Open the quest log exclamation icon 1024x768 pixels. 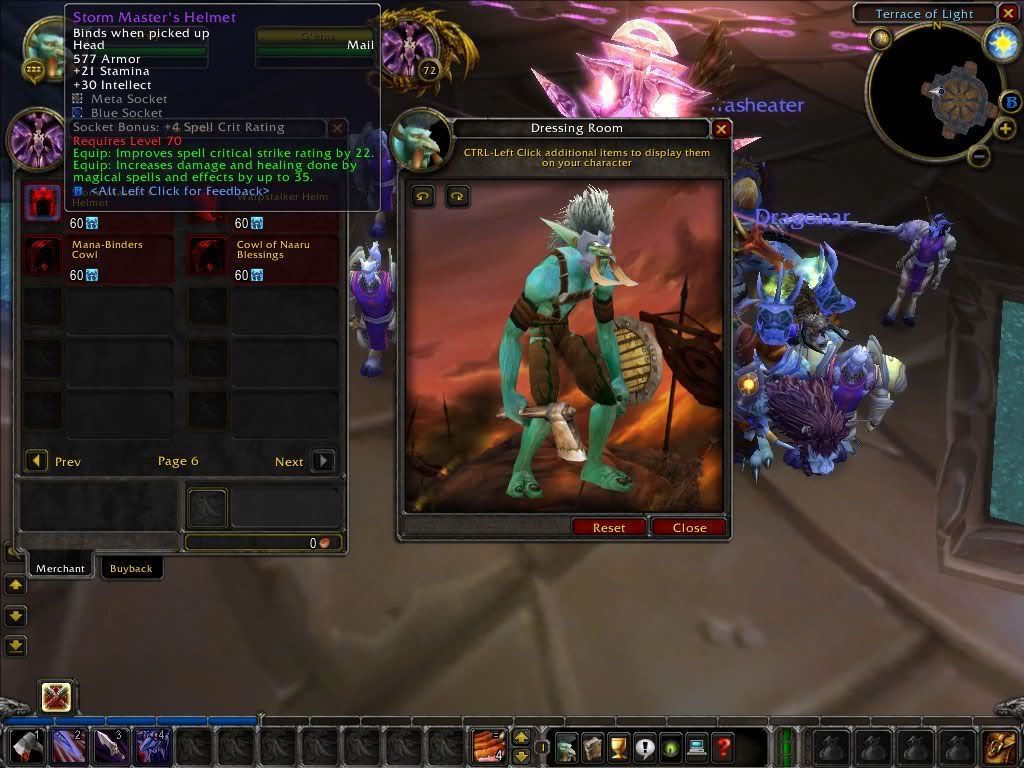[x=644, y=747]
